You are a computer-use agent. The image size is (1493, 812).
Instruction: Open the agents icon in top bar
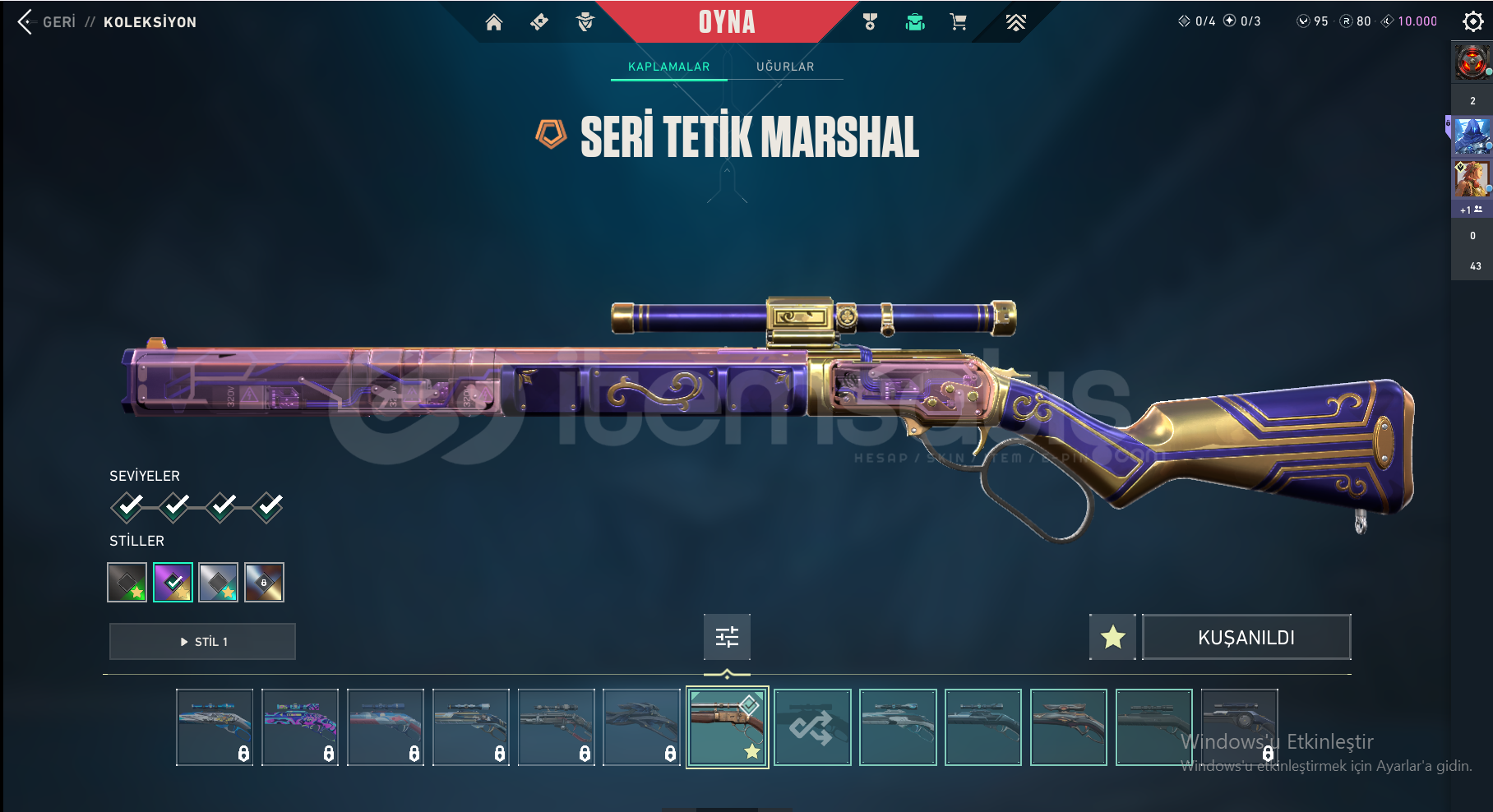tap(585, 22)
